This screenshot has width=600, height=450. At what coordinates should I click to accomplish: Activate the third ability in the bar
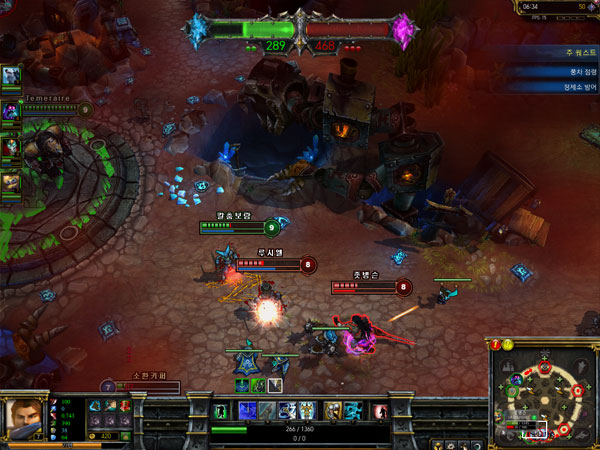(287, 411)
